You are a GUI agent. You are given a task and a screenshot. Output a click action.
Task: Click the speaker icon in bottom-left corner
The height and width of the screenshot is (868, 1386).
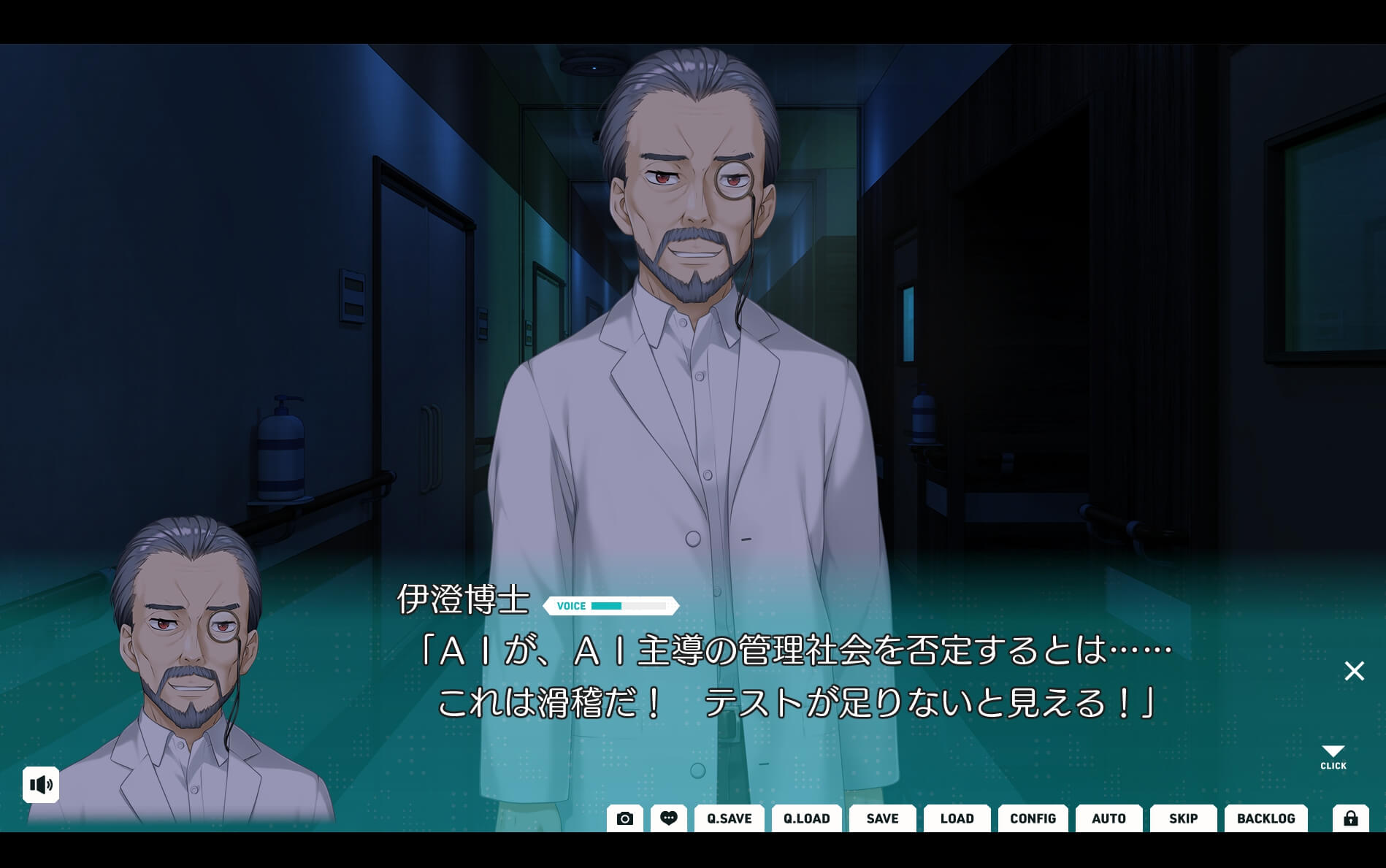pyautogui.click(x=42, y=785)
